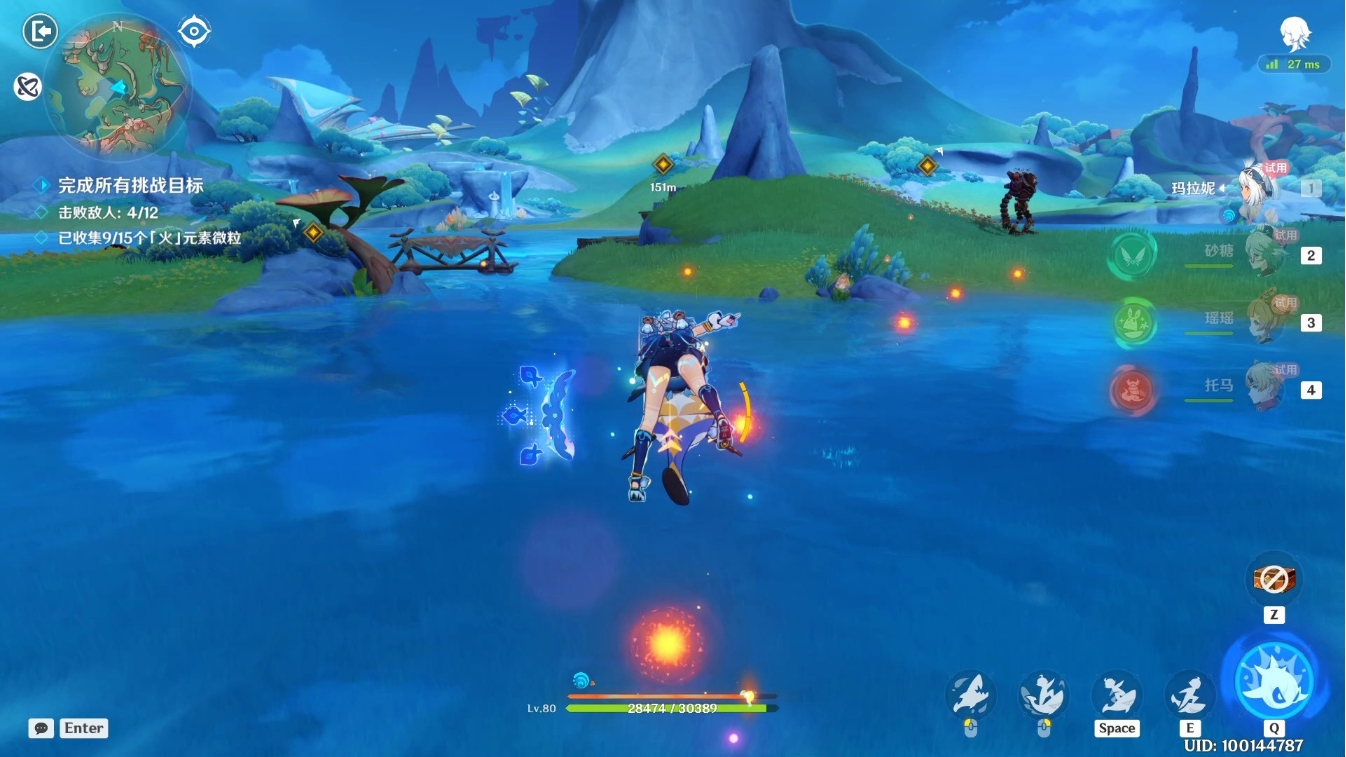Use the shark bite attack icon
Viewport: 1346px width, 757px height.
[x=970, y=693]
